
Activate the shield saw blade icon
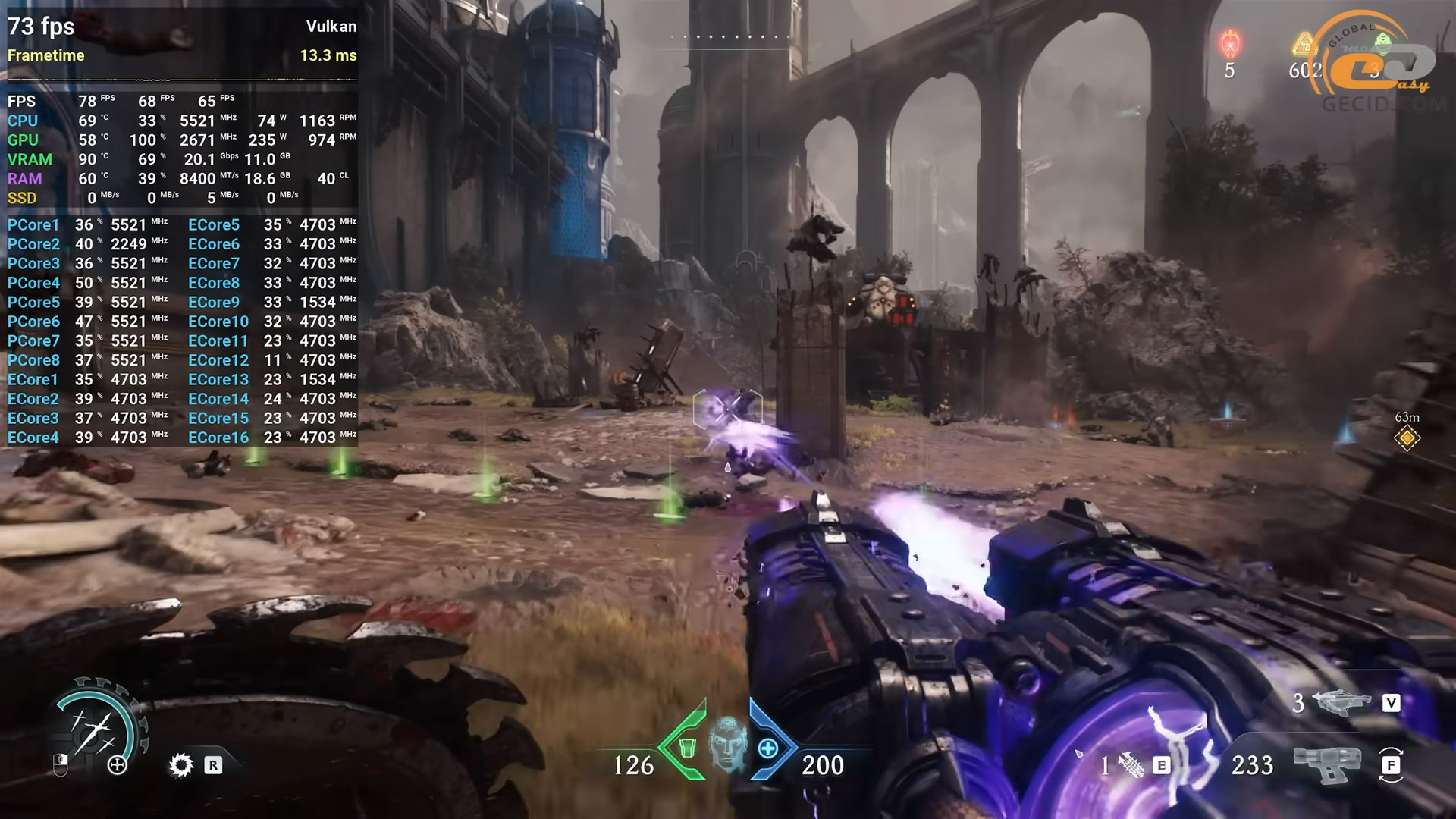click(180, 765)
